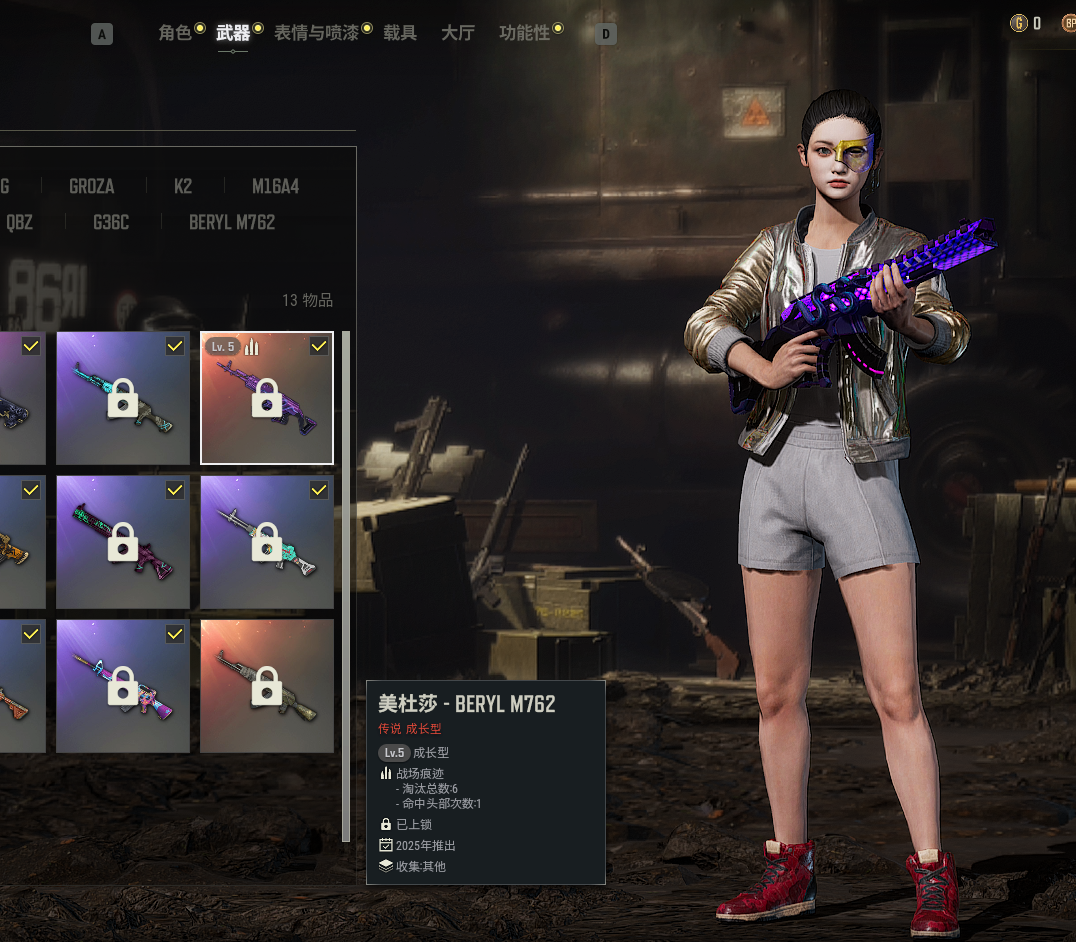Choose the pink and blue rifle skin tile
The height and width of the screenshot is (942, 1076).
(123, 686)
